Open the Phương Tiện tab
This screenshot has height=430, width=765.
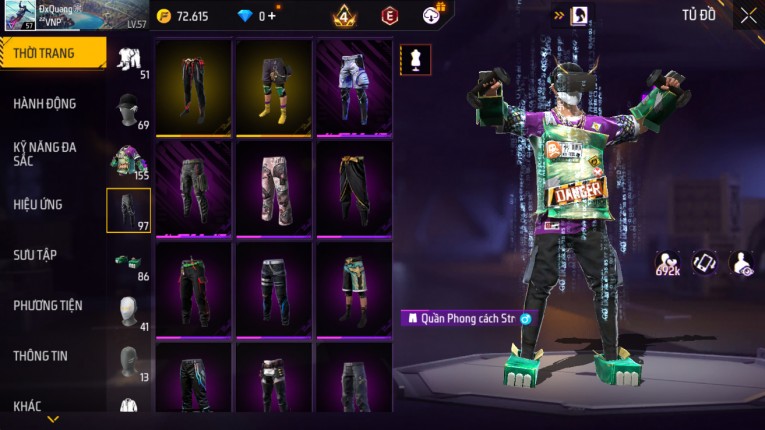[48, 306]
